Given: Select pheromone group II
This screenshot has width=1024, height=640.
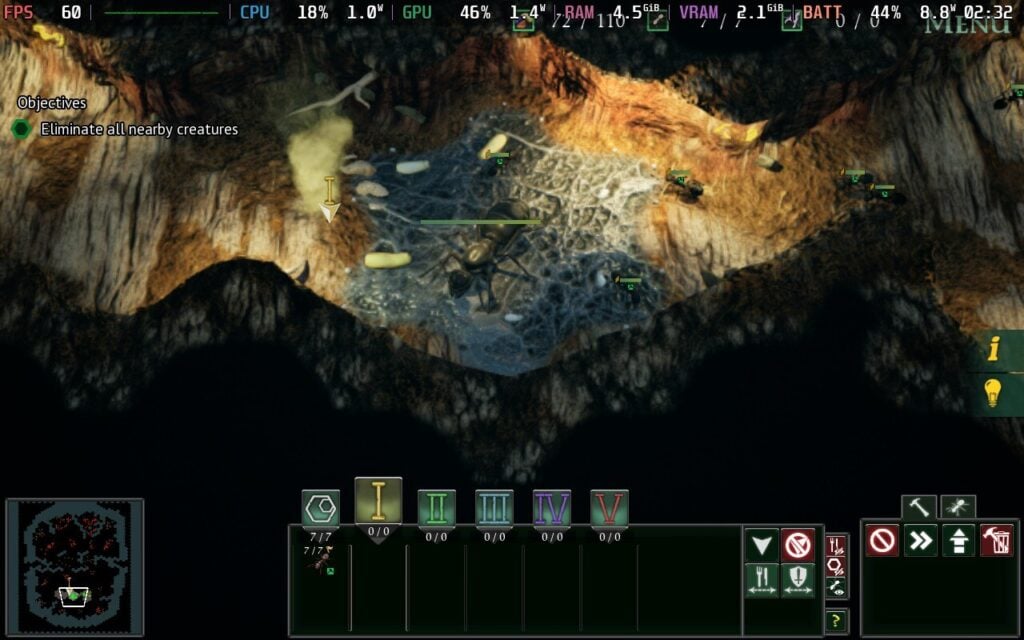Looking at the screenshot, I should click(x=436, y=508).
